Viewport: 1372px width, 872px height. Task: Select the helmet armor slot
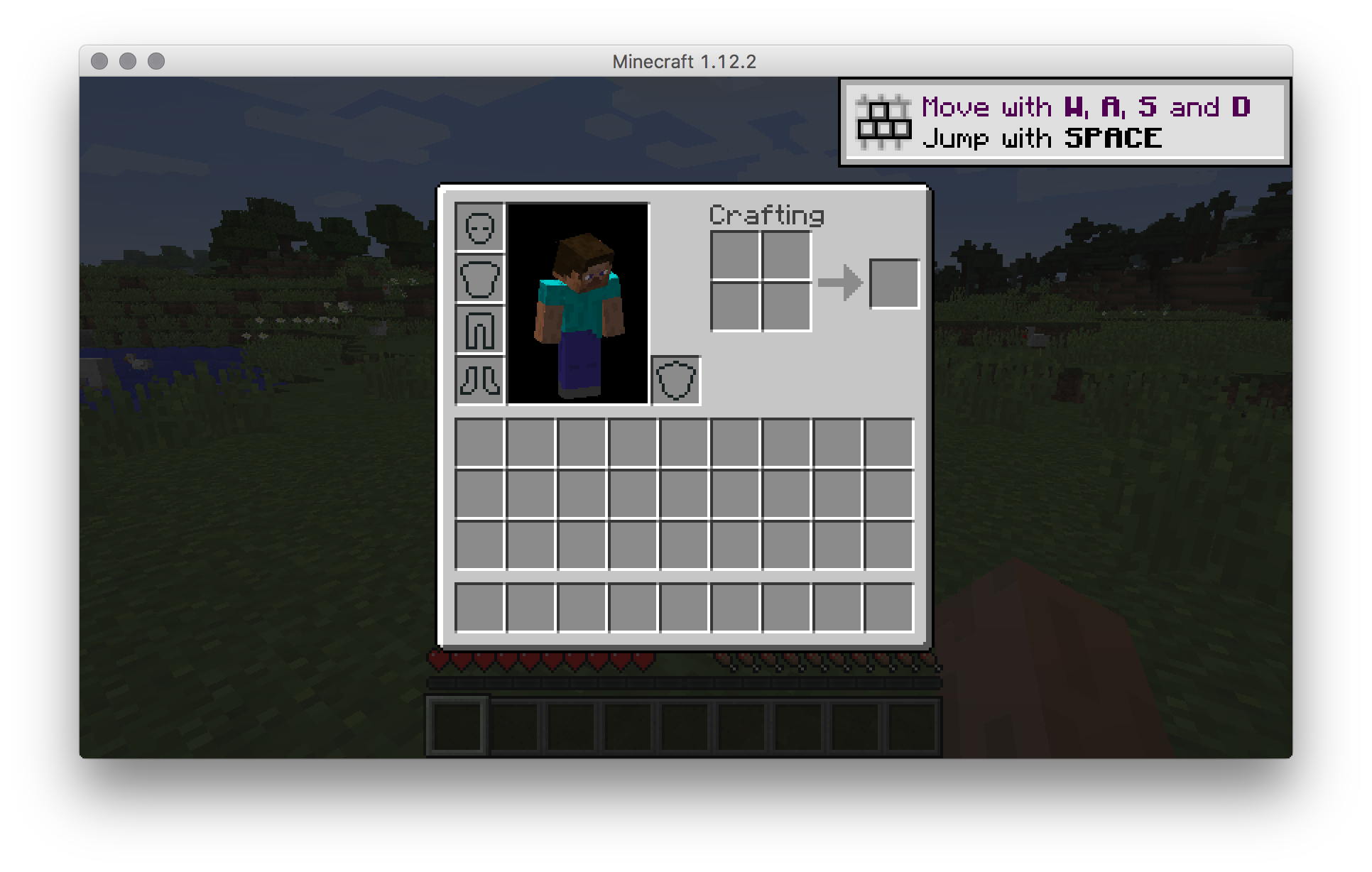(479, 227)
